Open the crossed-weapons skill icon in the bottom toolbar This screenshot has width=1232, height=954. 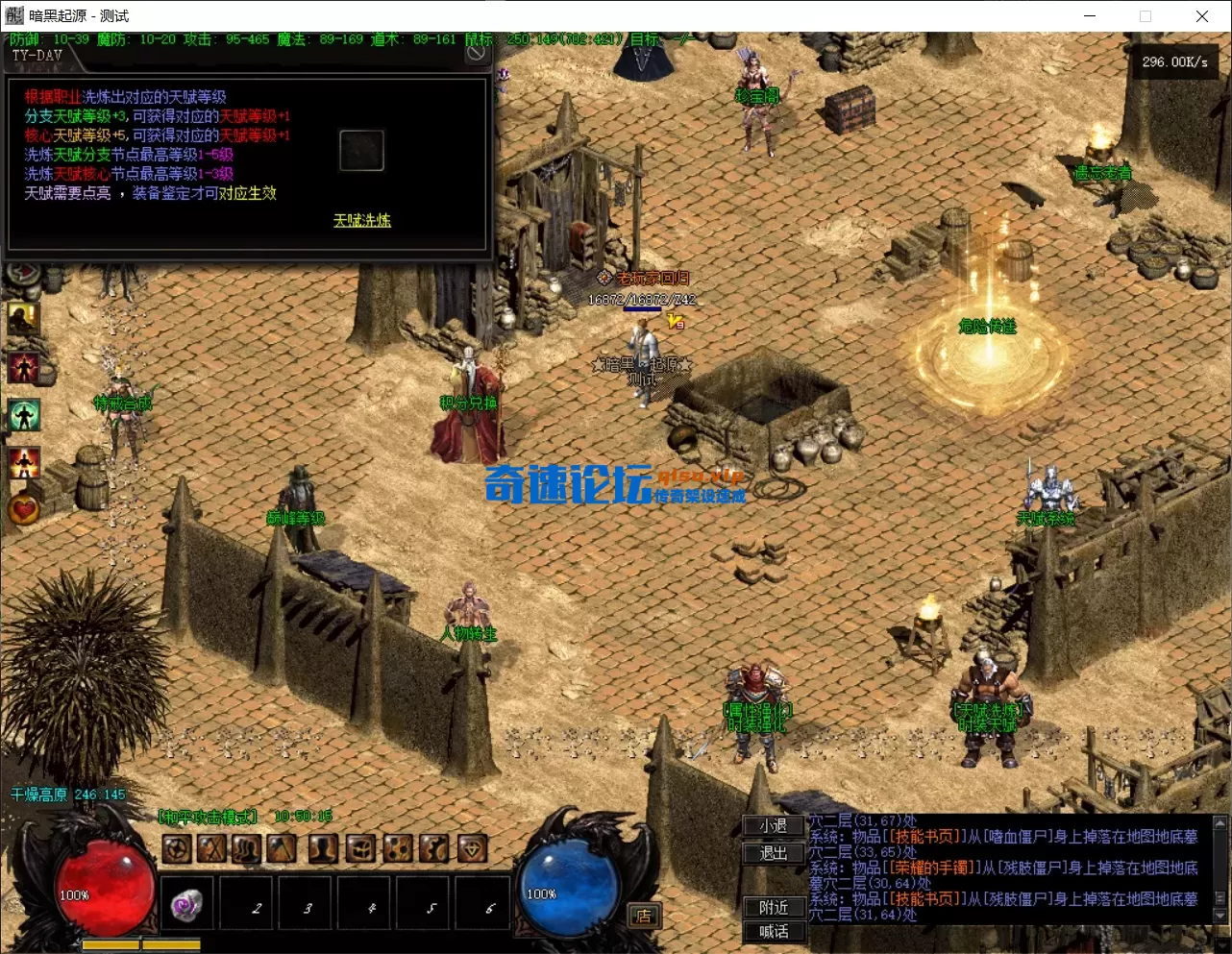click(213, 847)
